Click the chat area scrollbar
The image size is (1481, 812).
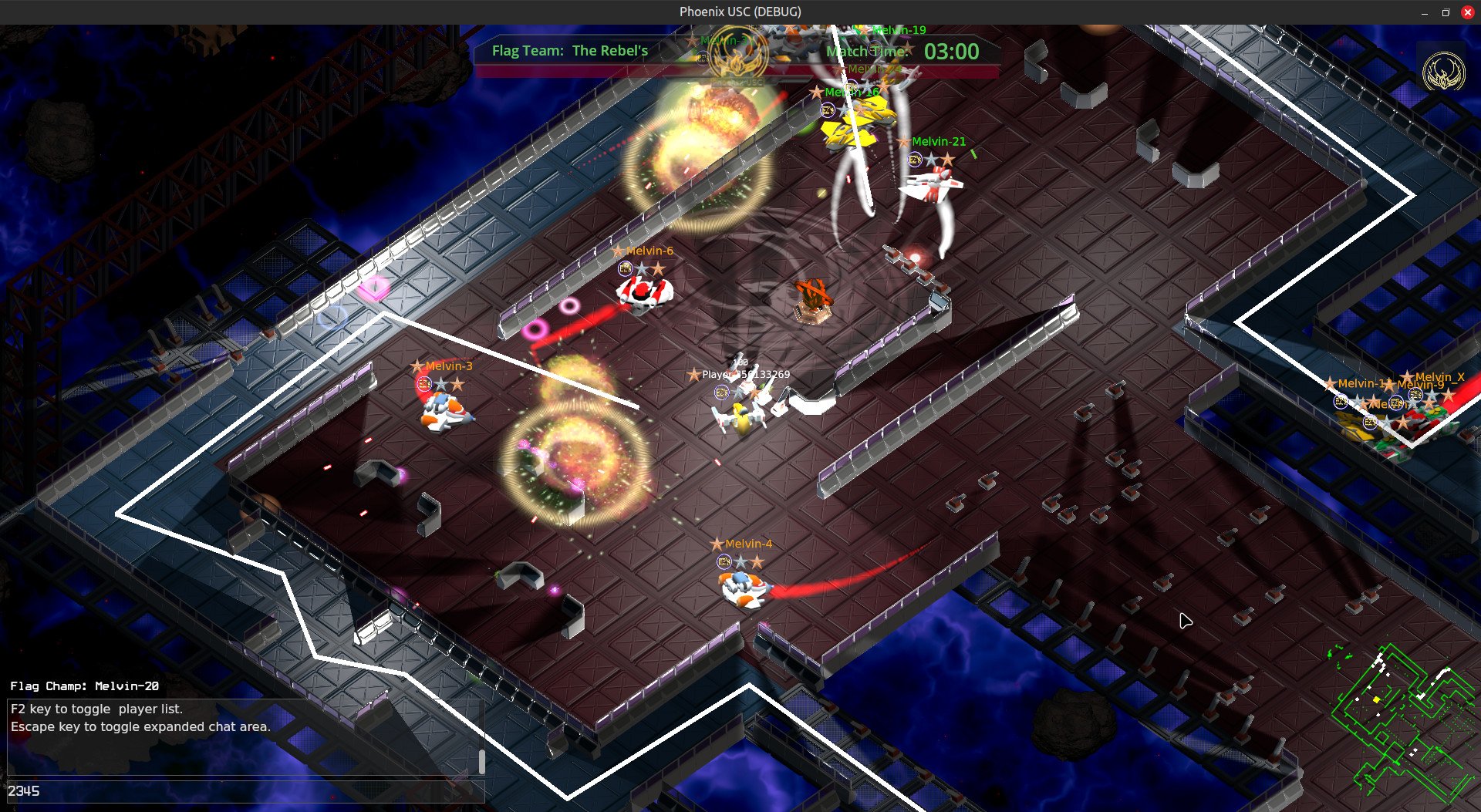[482, 761]
